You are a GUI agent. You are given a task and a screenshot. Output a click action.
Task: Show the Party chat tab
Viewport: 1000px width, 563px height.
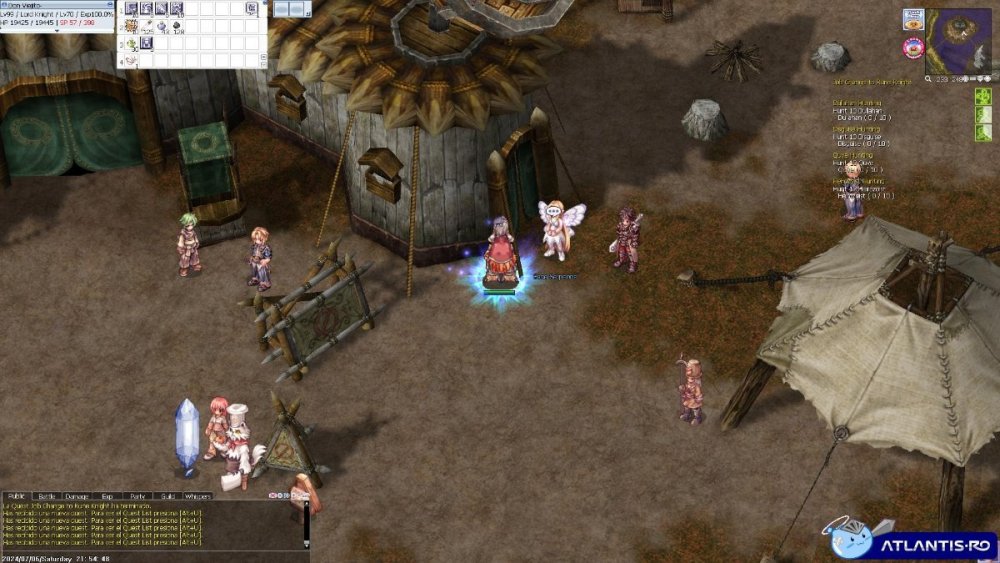coord(137,496)
